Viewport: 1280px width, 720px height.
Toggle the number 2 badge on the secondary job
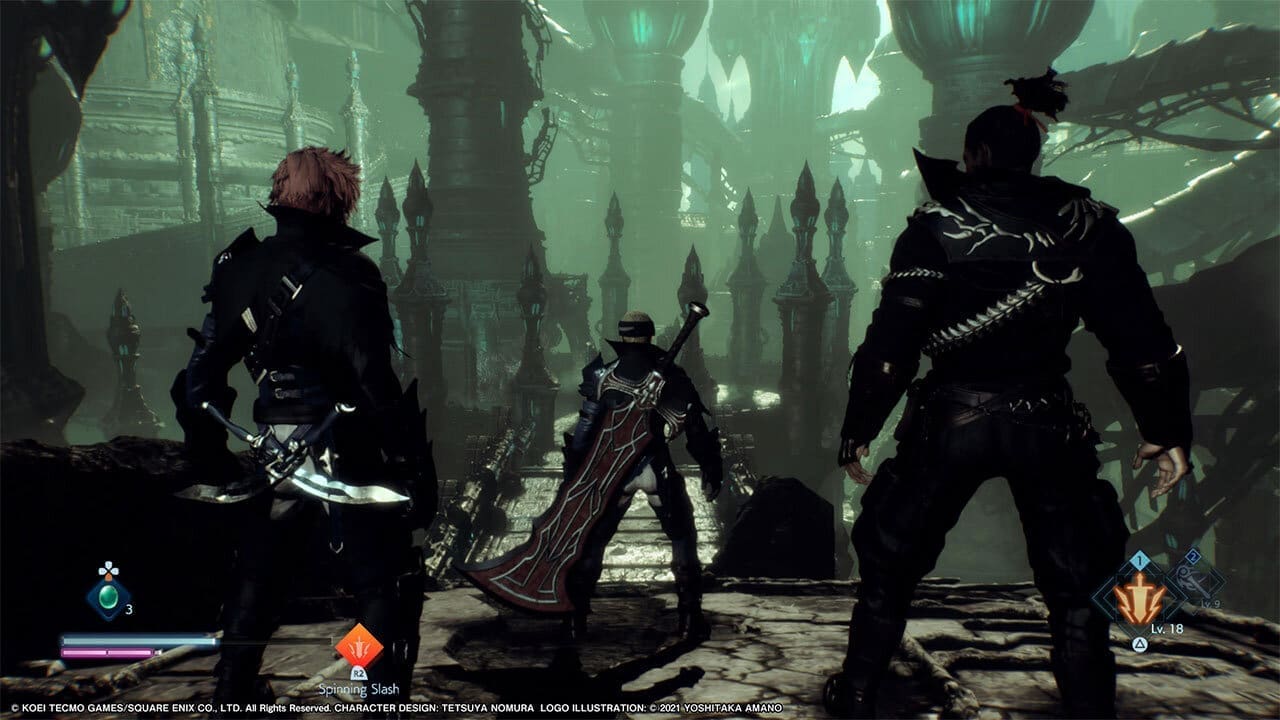click(1193, 556)
